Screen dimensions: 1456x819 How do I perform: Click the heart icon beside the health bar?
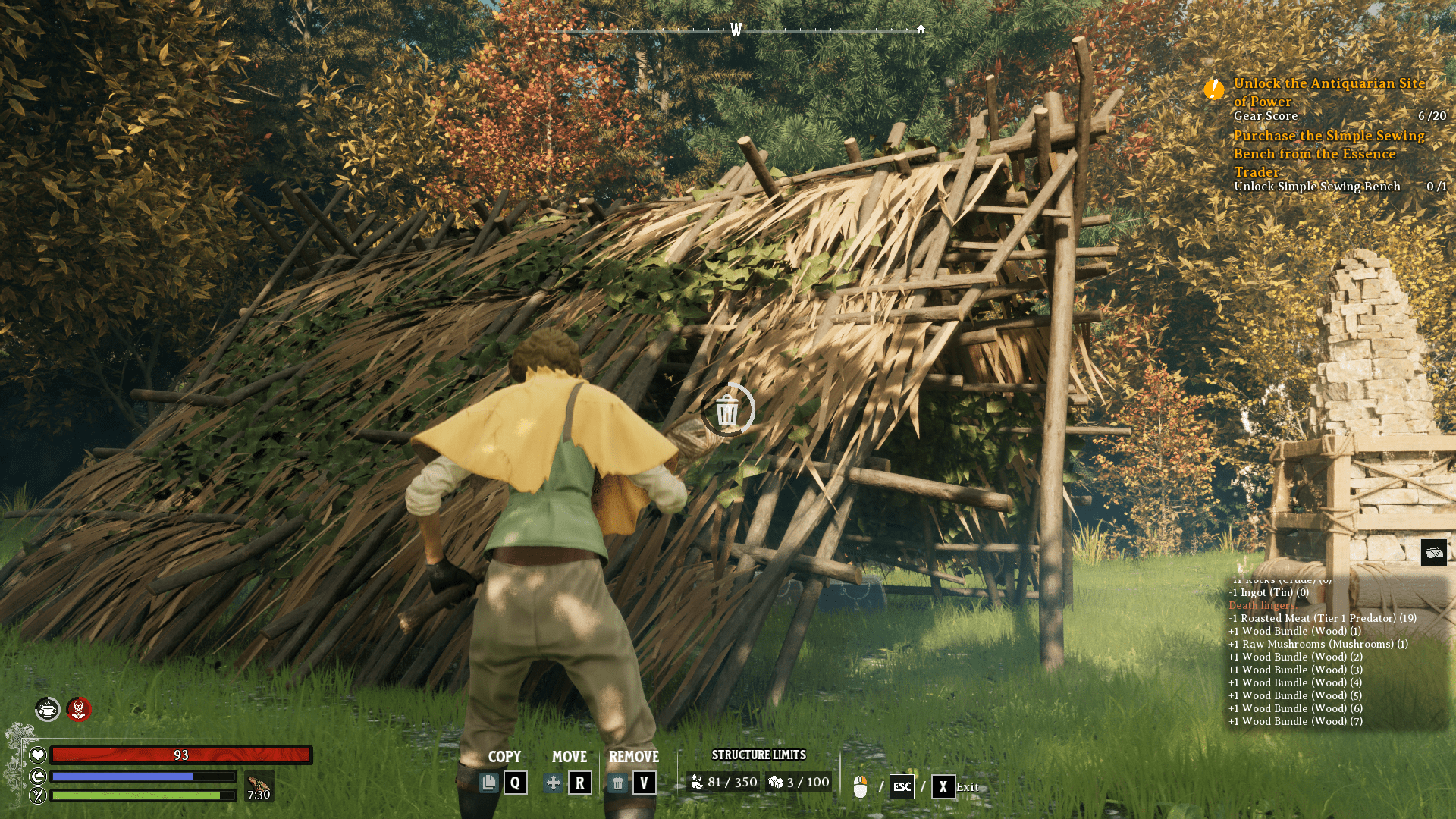pyautogui.click(x=36, y=755)
